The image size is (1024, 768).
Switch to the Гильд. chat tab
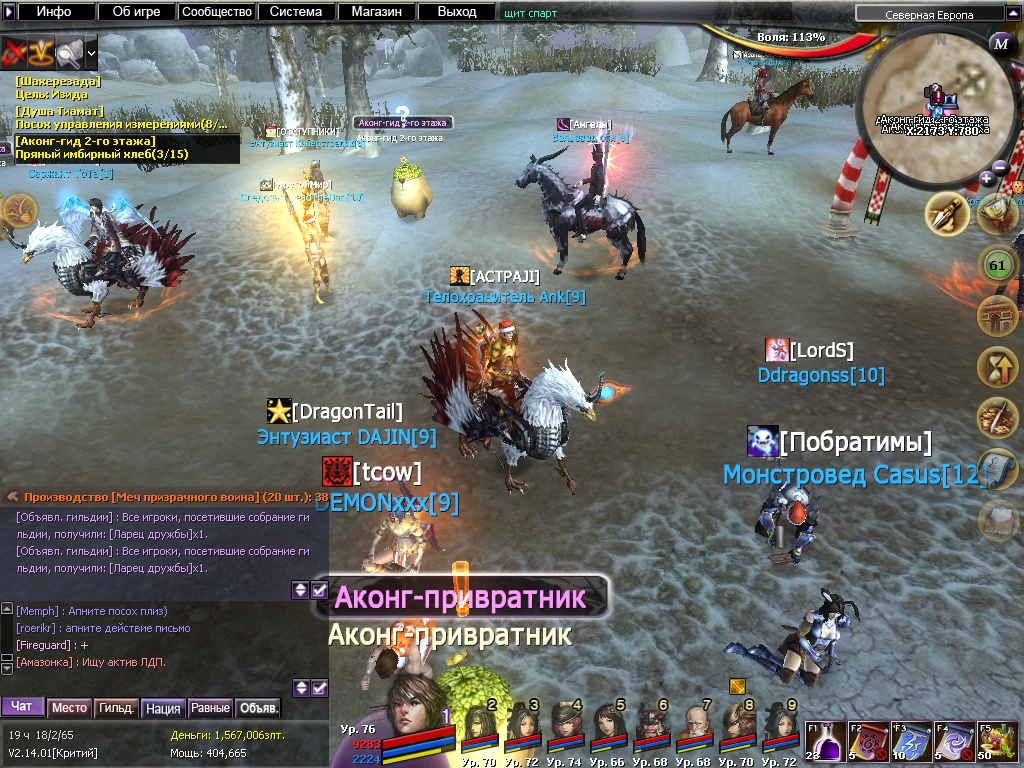pyautogui.click(x=116, y=708)
